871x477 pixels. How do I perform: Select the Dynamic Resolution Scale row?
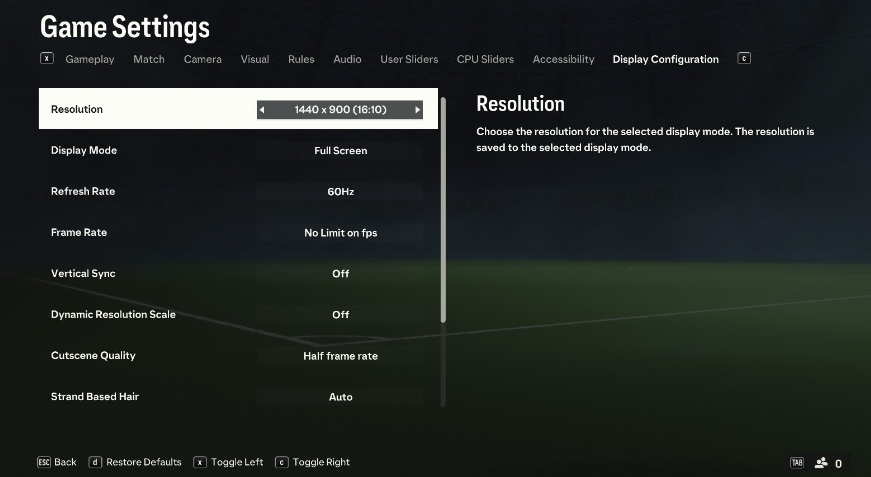238,315
